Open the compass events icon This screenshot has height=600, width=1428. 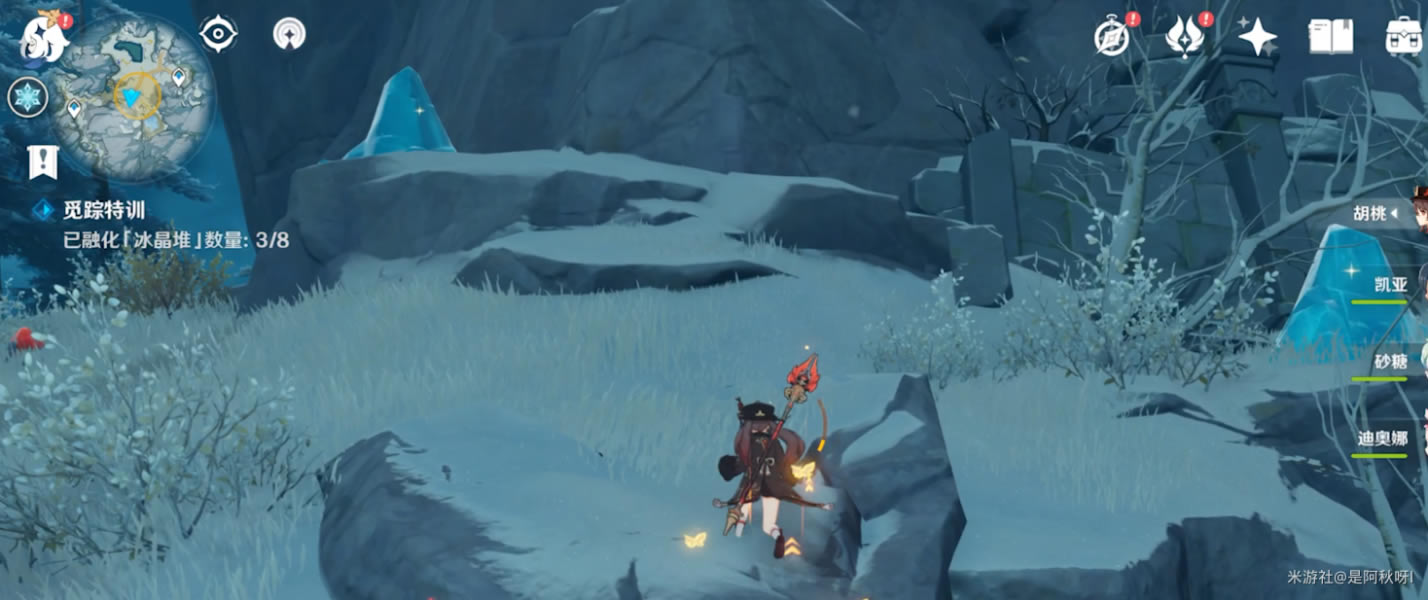[x=1112, y=38]
